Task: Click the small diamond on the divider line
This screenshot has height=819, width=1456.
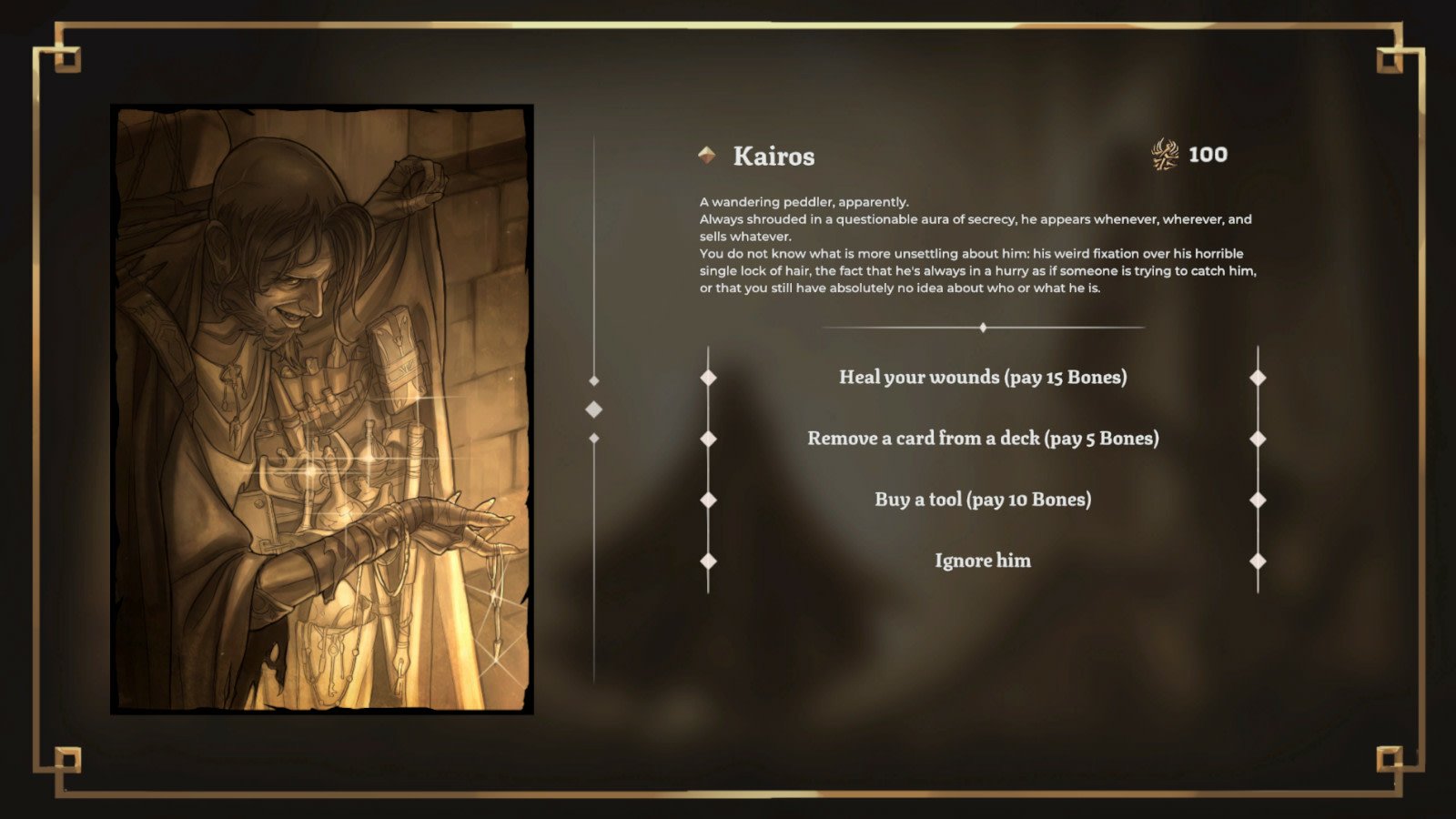Action: click(x=982, y=326)
